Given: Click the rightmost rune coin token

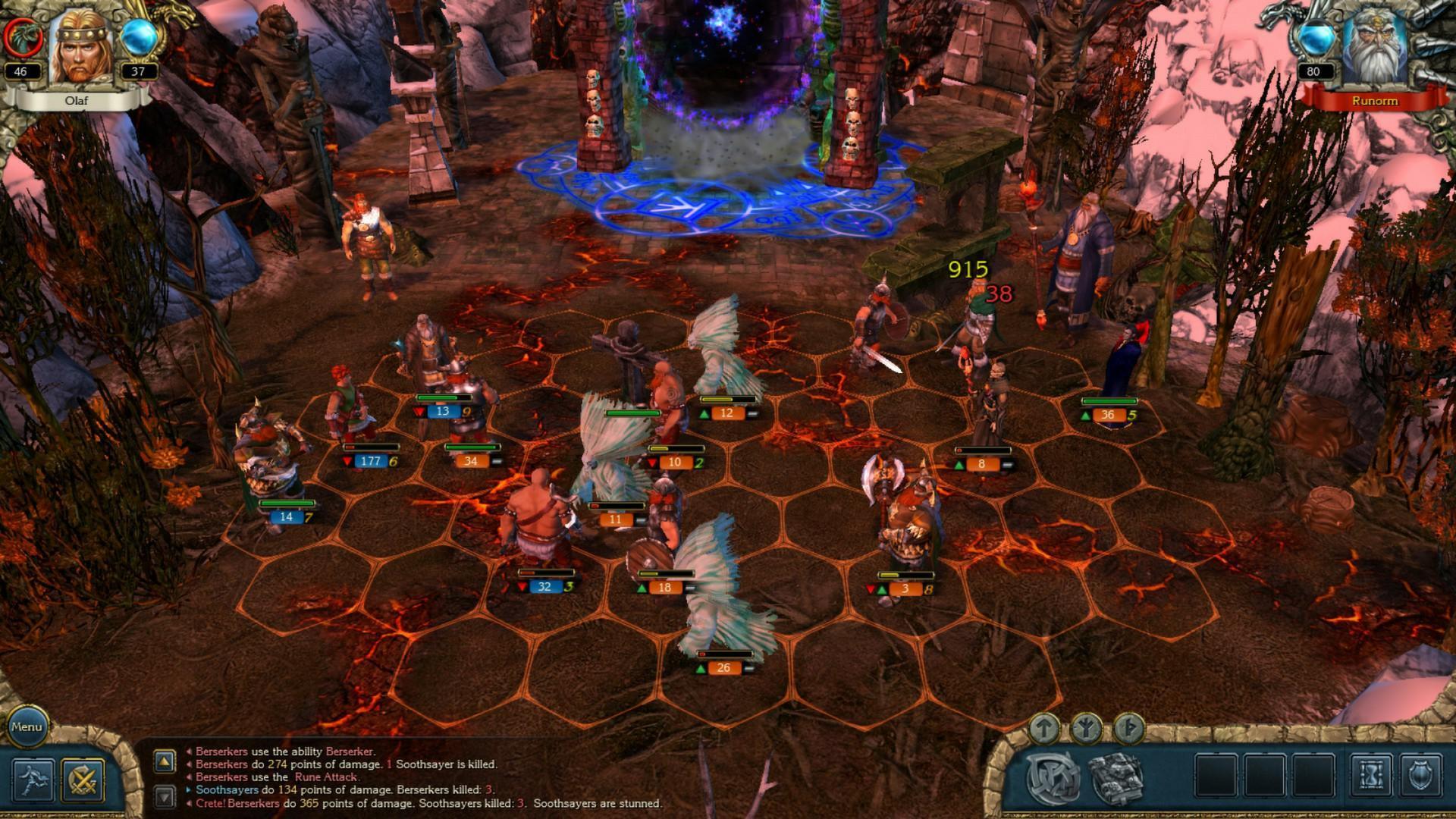Looking at the screenshot, I should click(1128, 728).
